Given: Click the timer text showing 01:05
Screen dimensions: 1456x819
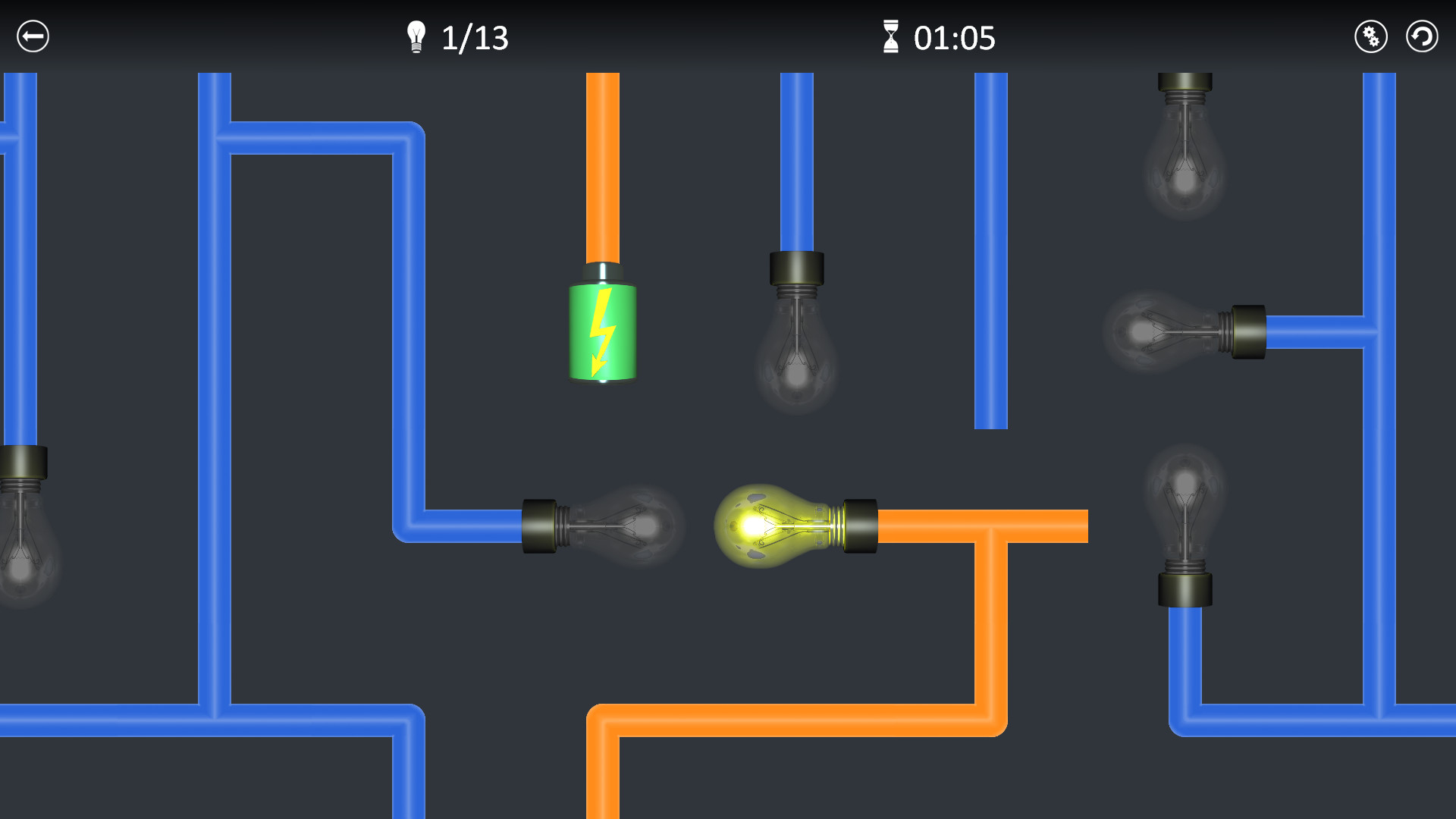Looking at the screenshot, I should [x=954, y=38].
